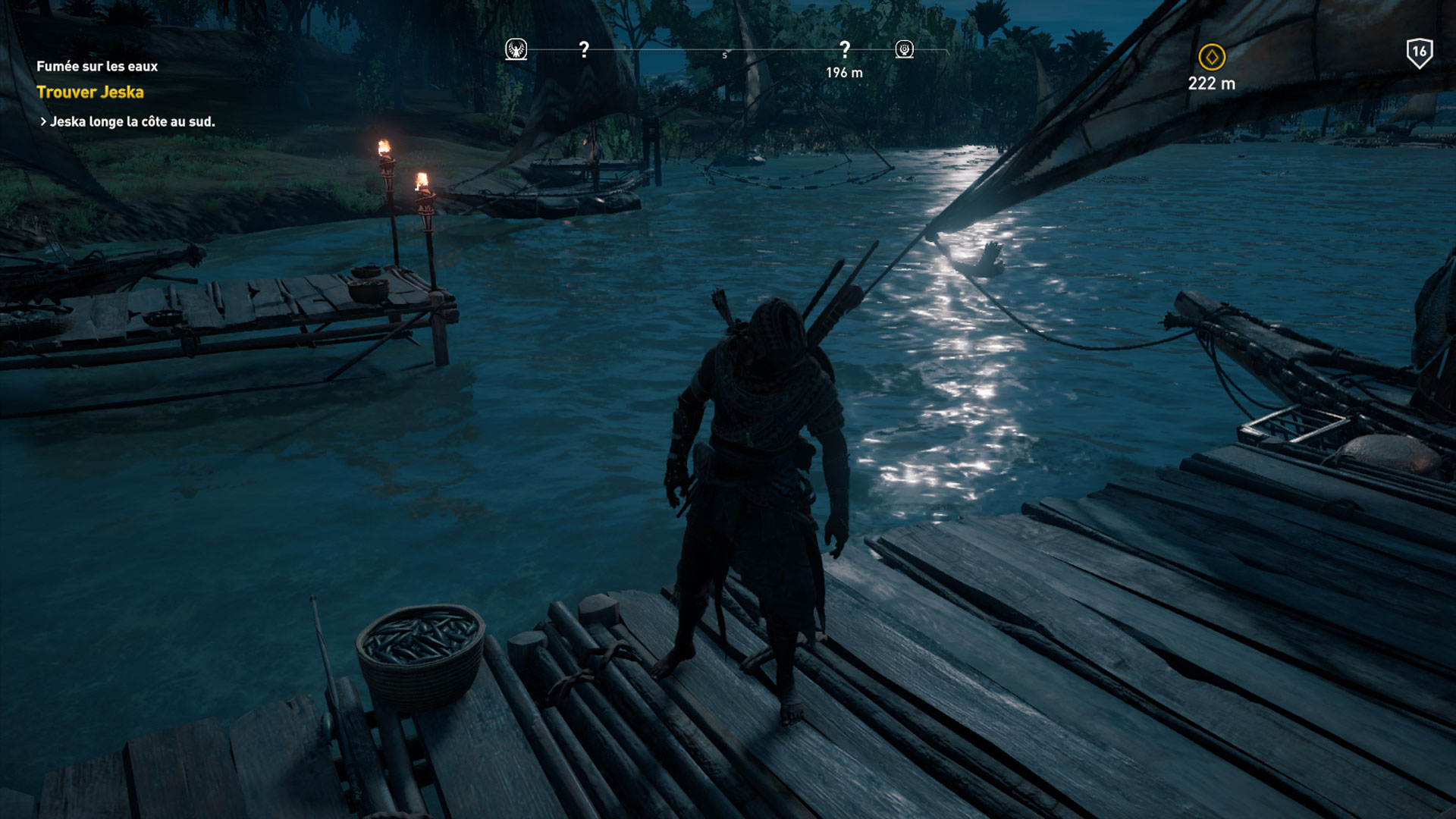Click the first question mark marker on compass
The image size is (1456, 819).
(x=584, y=49)
